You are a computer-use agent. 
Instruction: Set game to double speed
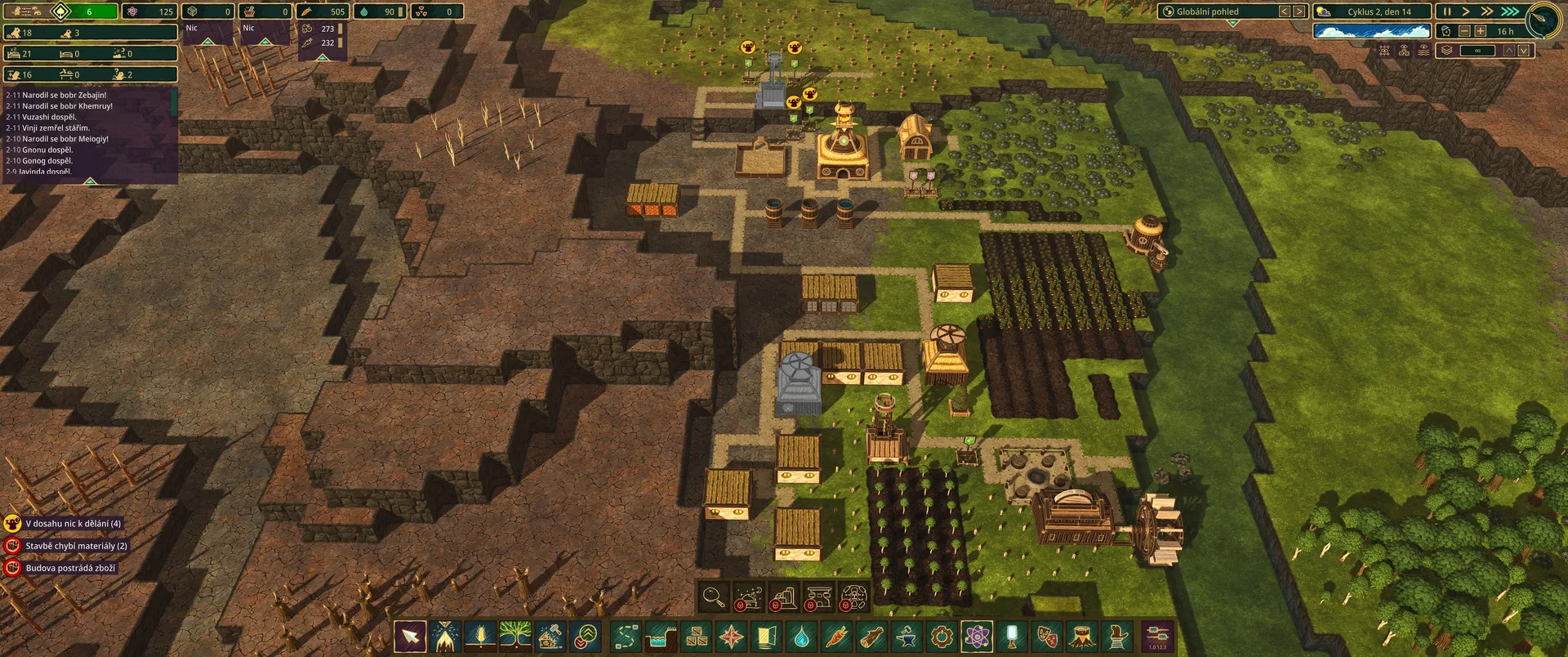(x=1486, y=11)
